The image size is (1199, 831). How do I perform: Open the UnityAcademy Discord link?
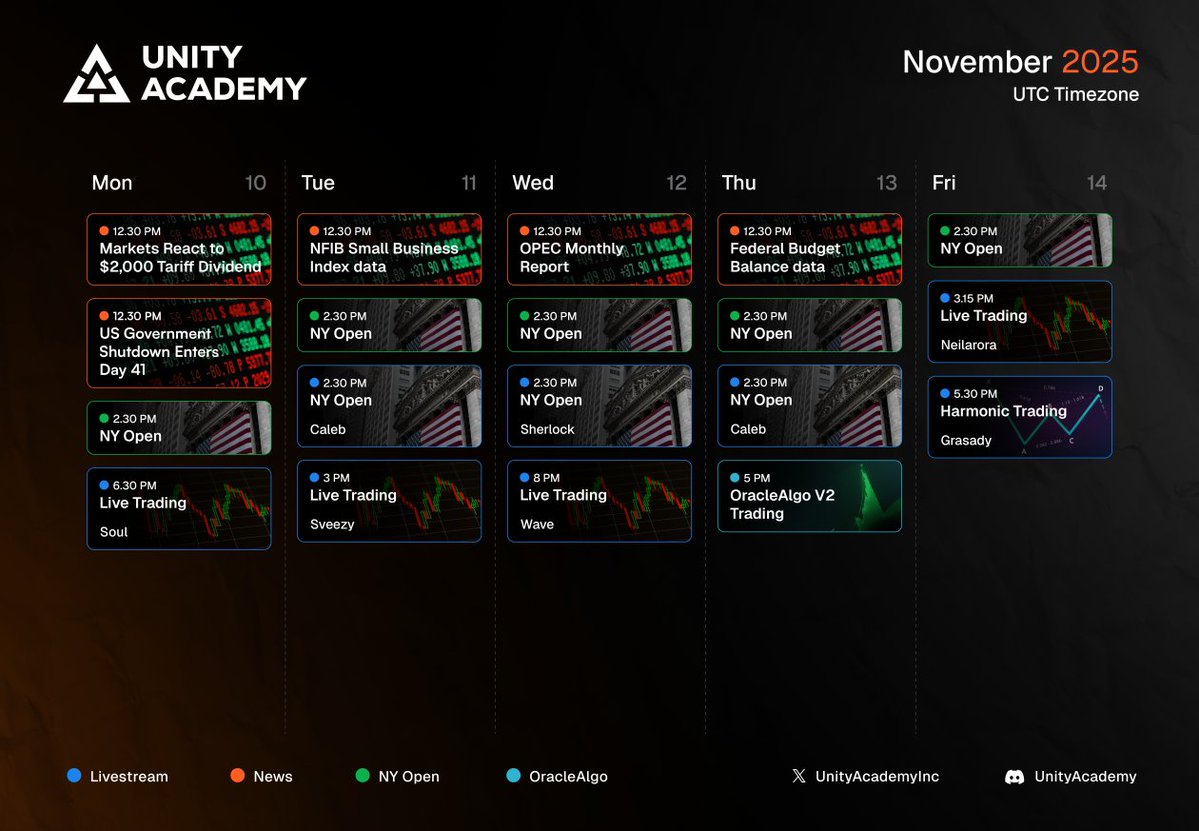pyautogui.click(x=1071, y=776)
